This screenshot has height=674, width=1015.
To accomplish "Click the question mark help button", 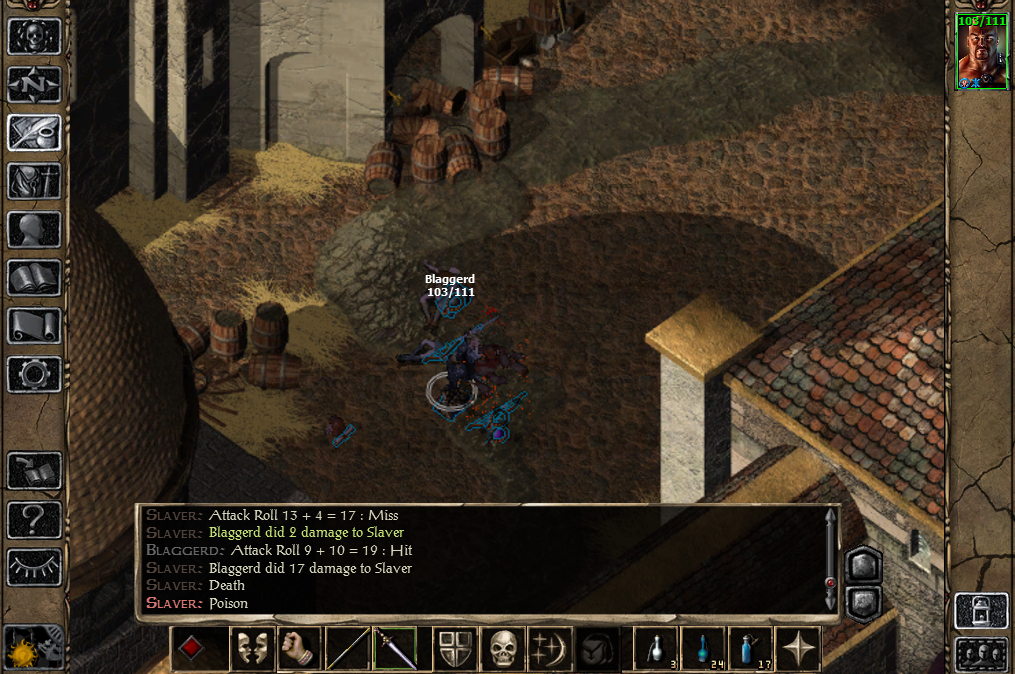I will (x=34, y=518).
